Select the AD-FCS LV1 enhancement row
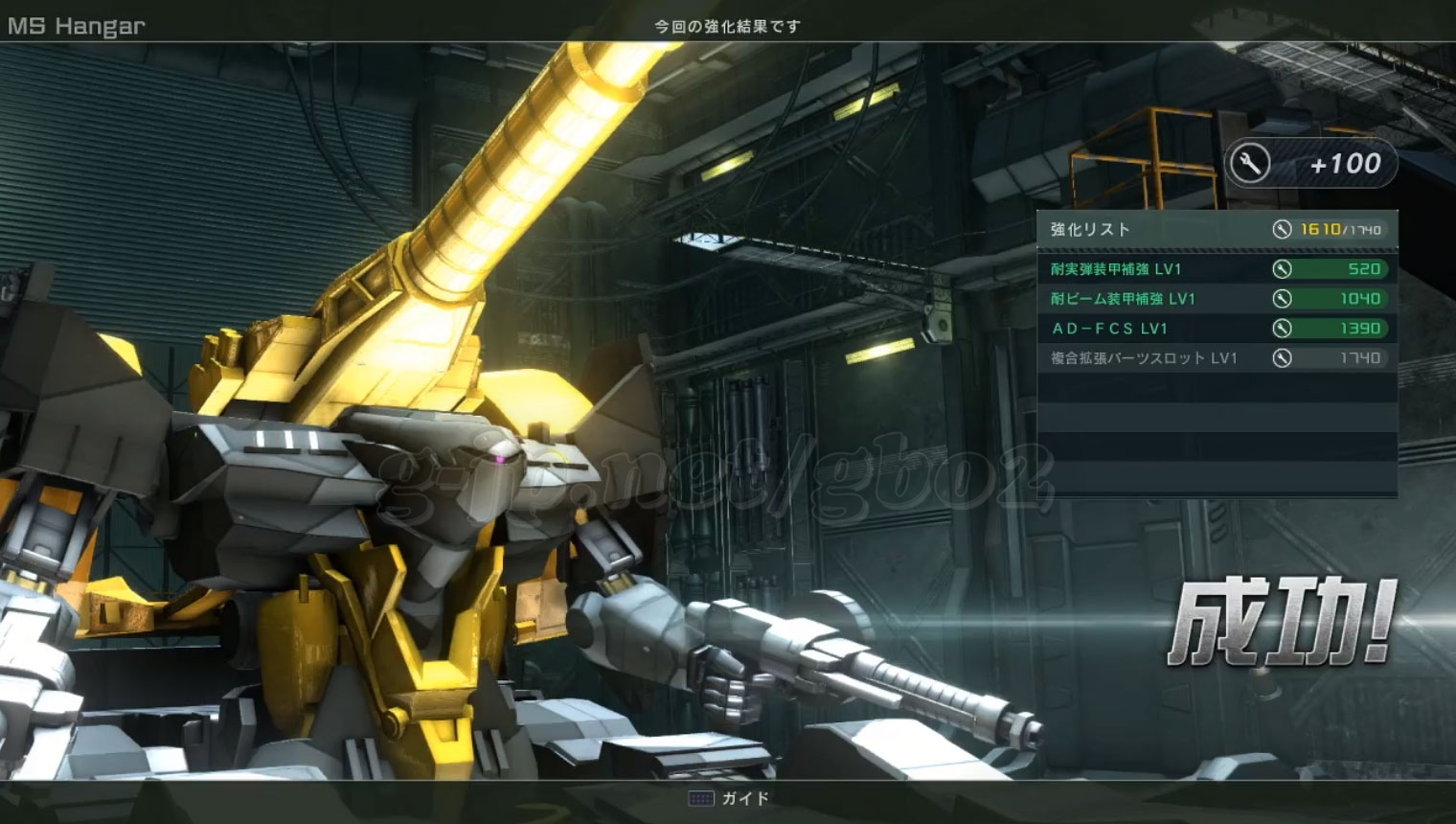This screenshot has height=824, width=1456. (x=1215, y=329)
